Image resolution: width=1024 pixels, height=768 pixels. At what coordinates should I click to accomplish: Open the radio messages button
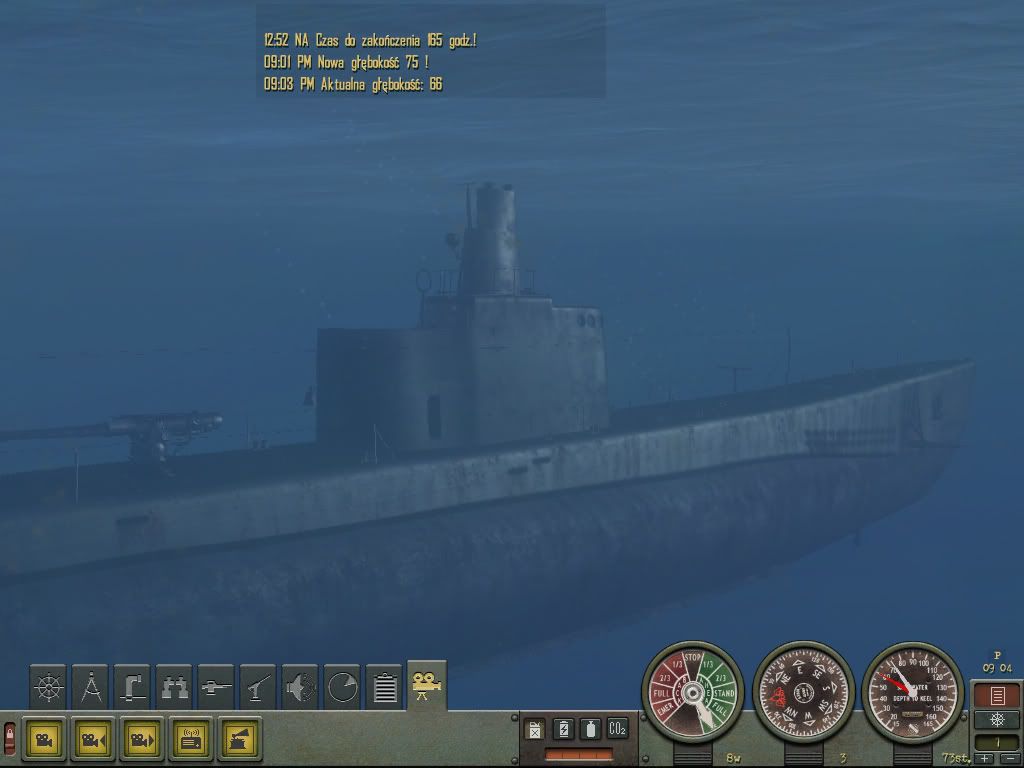pos(191,739)
